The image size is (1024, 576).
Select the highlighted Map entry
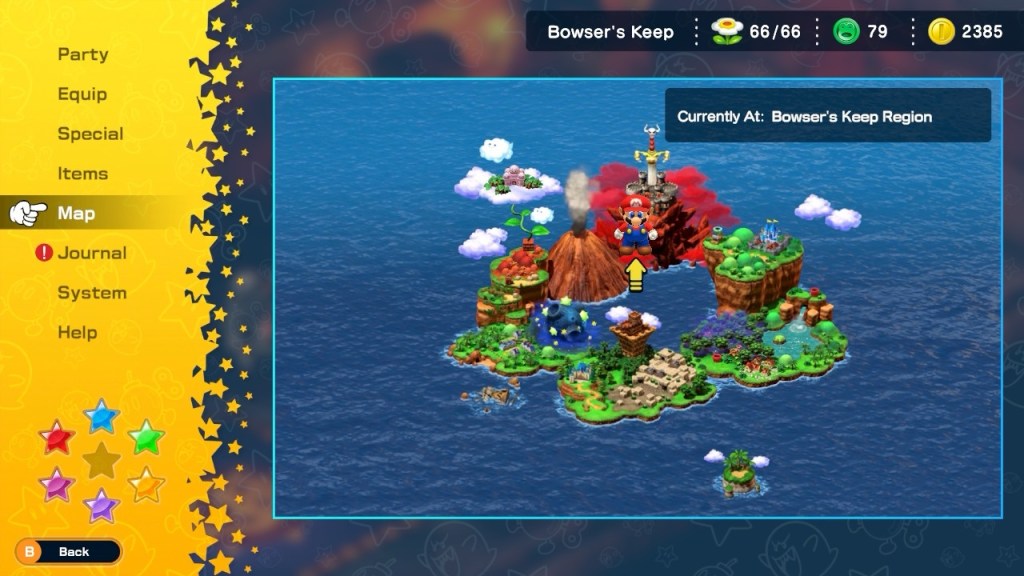coord(77,213)
